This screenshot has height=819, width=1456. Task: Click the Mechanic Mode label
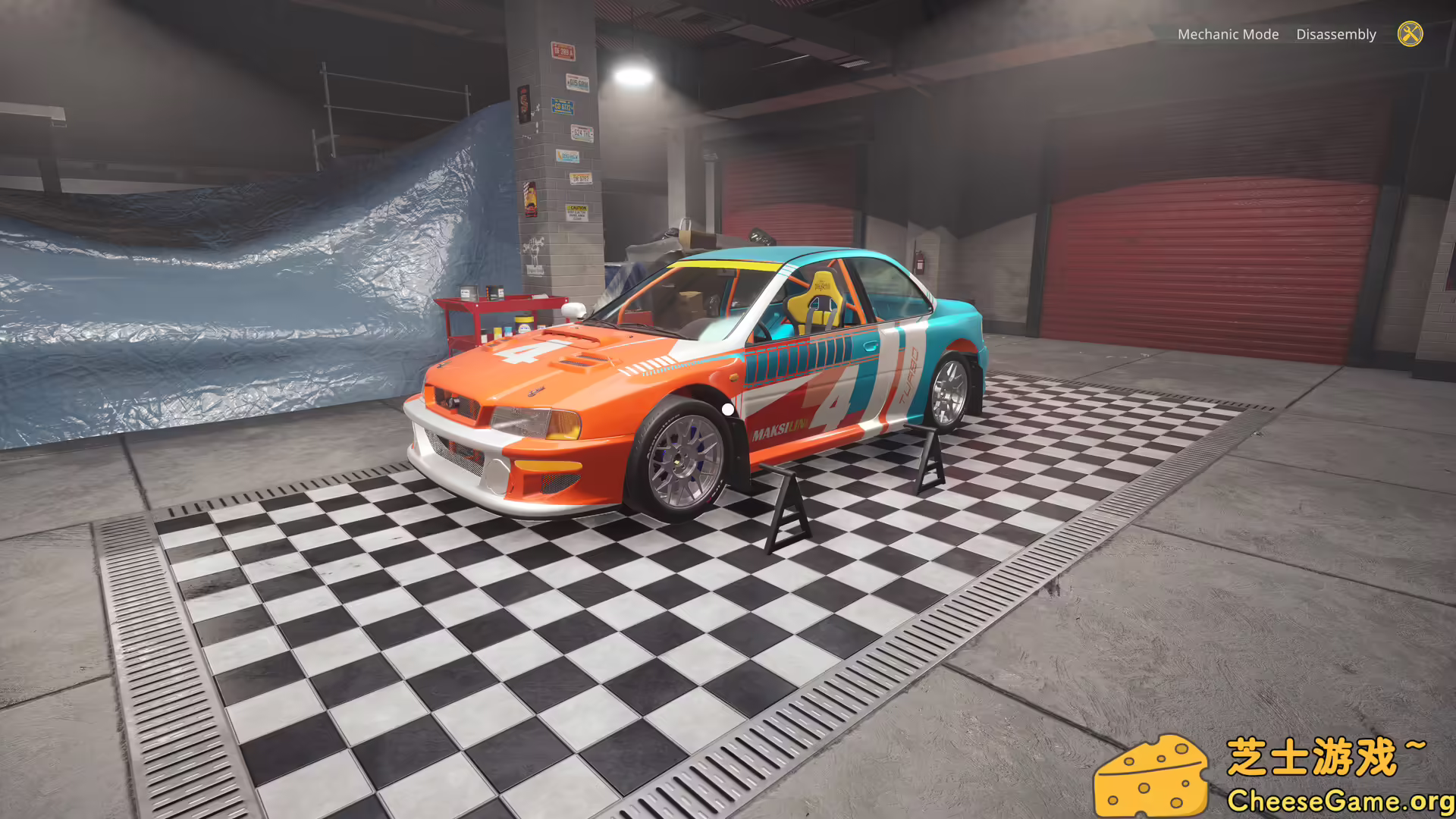[1229, 34]
